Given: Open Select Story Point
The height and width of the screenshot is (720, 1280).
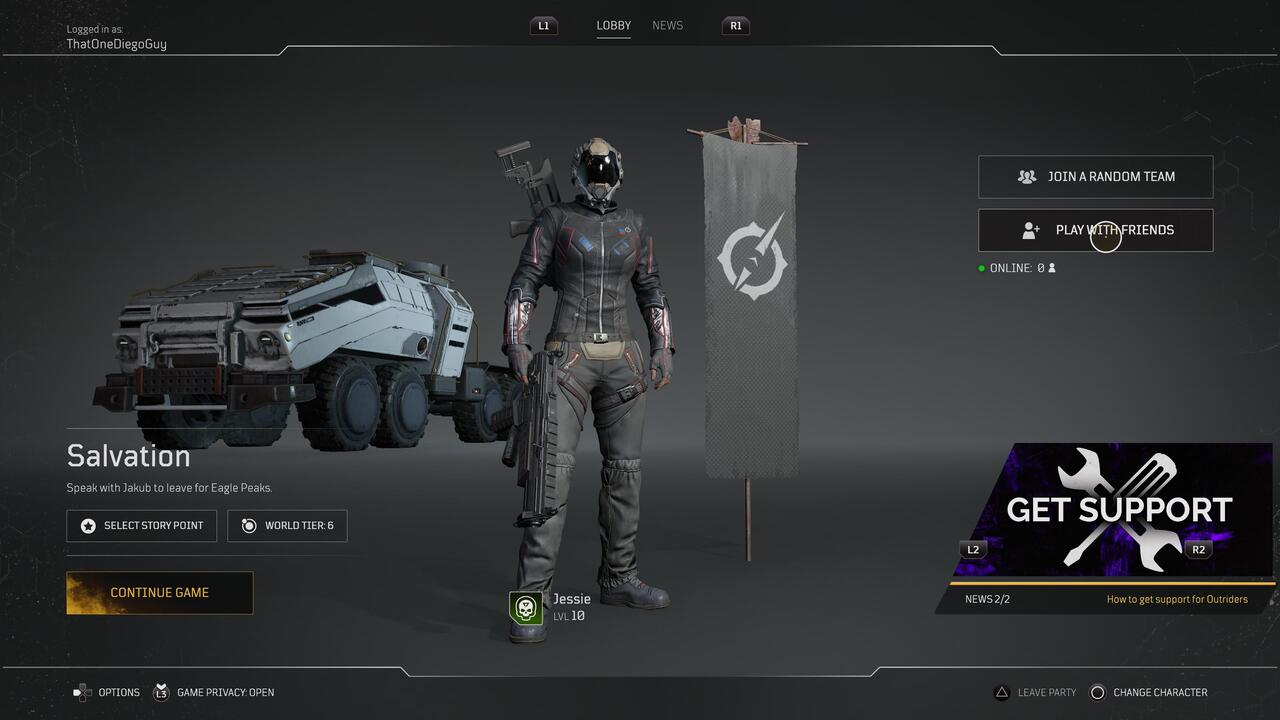Looking at the screenshot, I should [x=141, y=526].
